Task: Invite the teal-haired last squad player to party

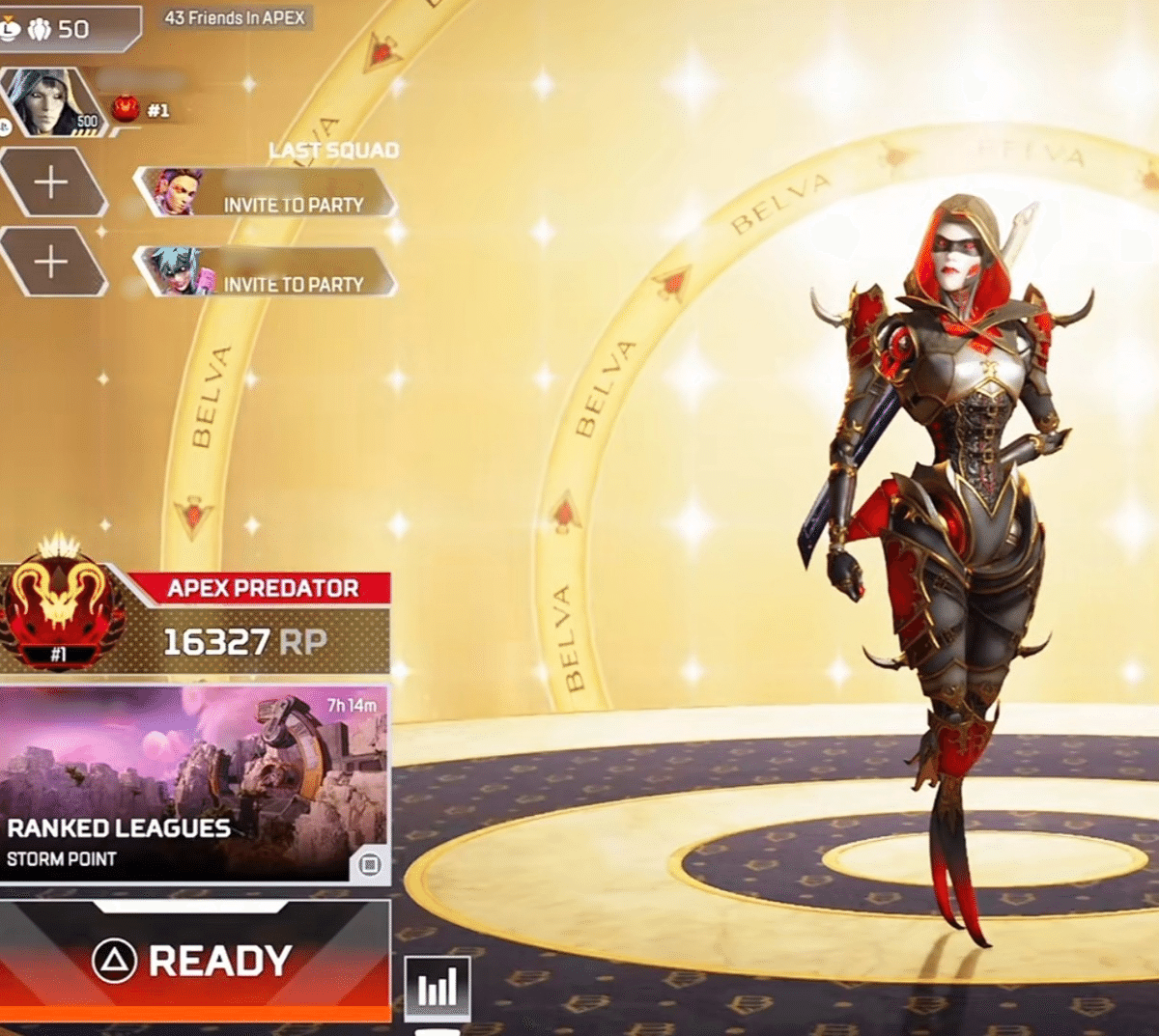Action: (266, 272)
